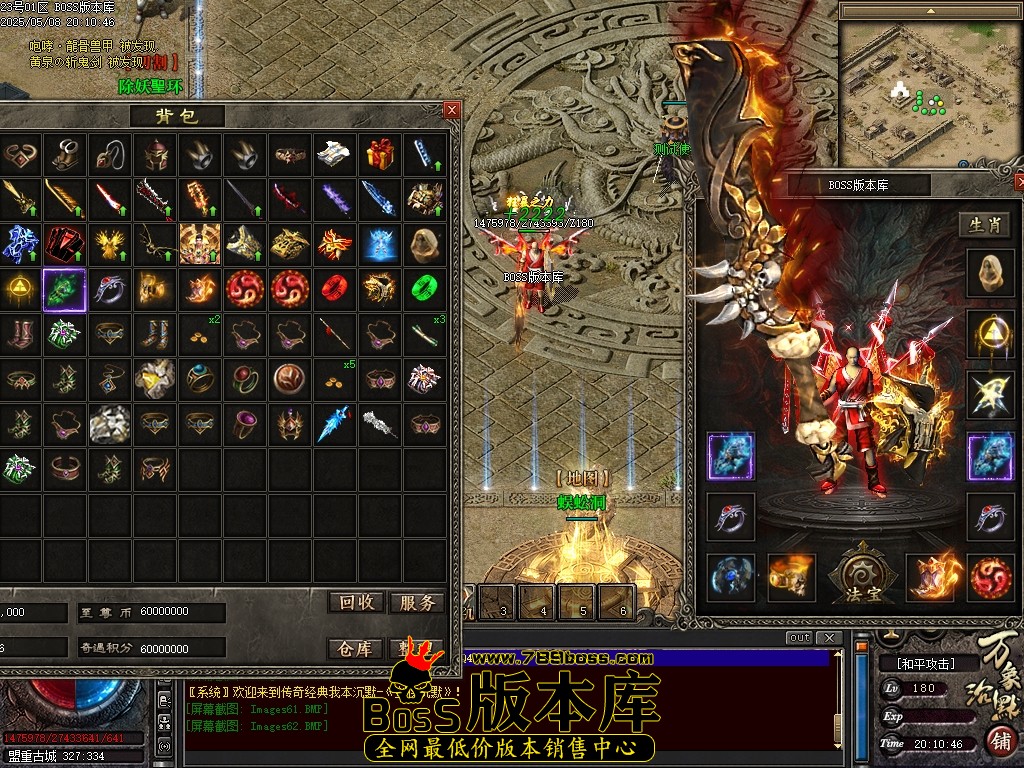This screenshot has width=1024, height=768.
Task: Open the 铺 shop button
Action: tap(998, 741)
